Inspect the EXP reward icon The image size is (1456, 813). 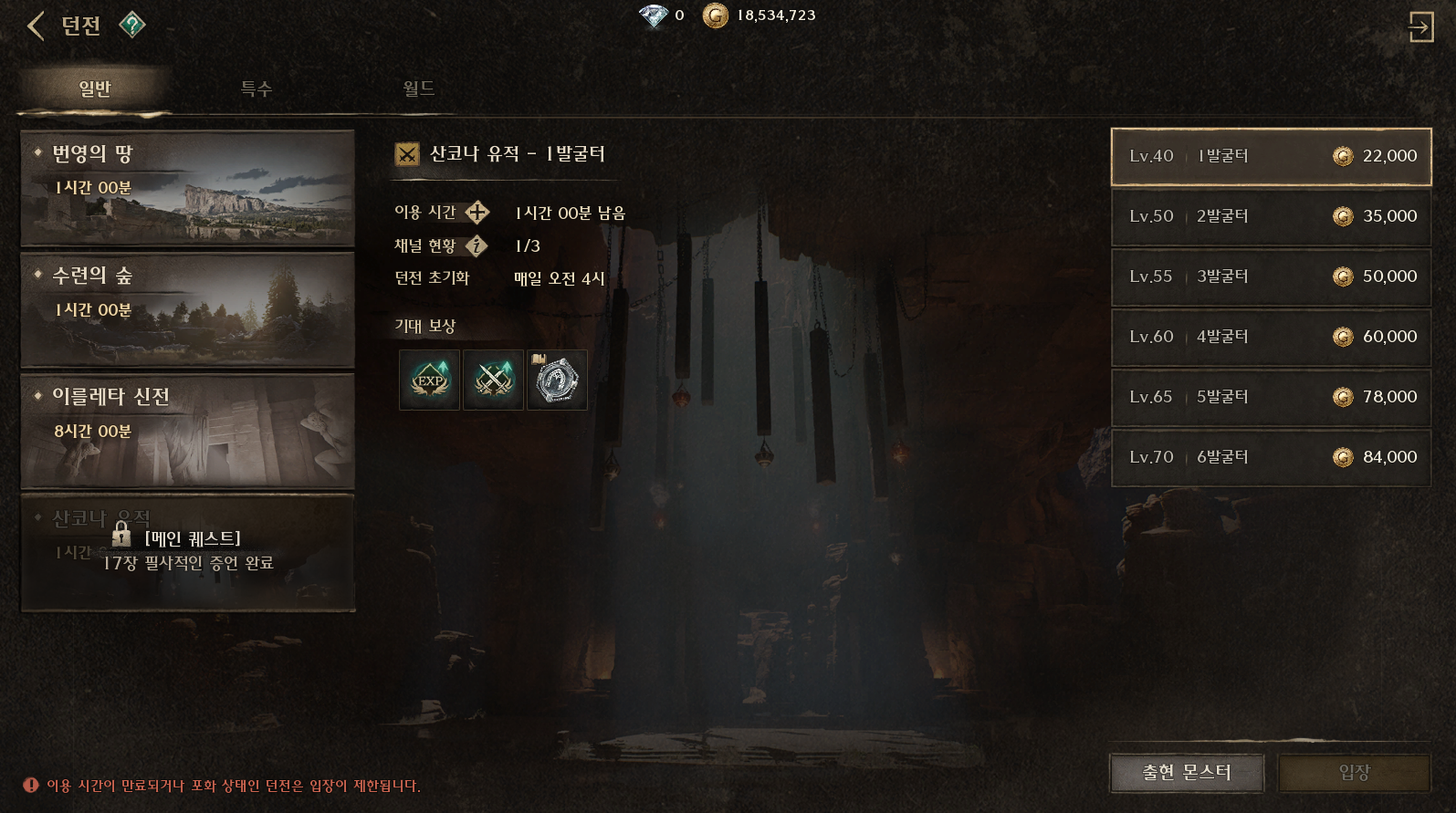click(429, 380)
